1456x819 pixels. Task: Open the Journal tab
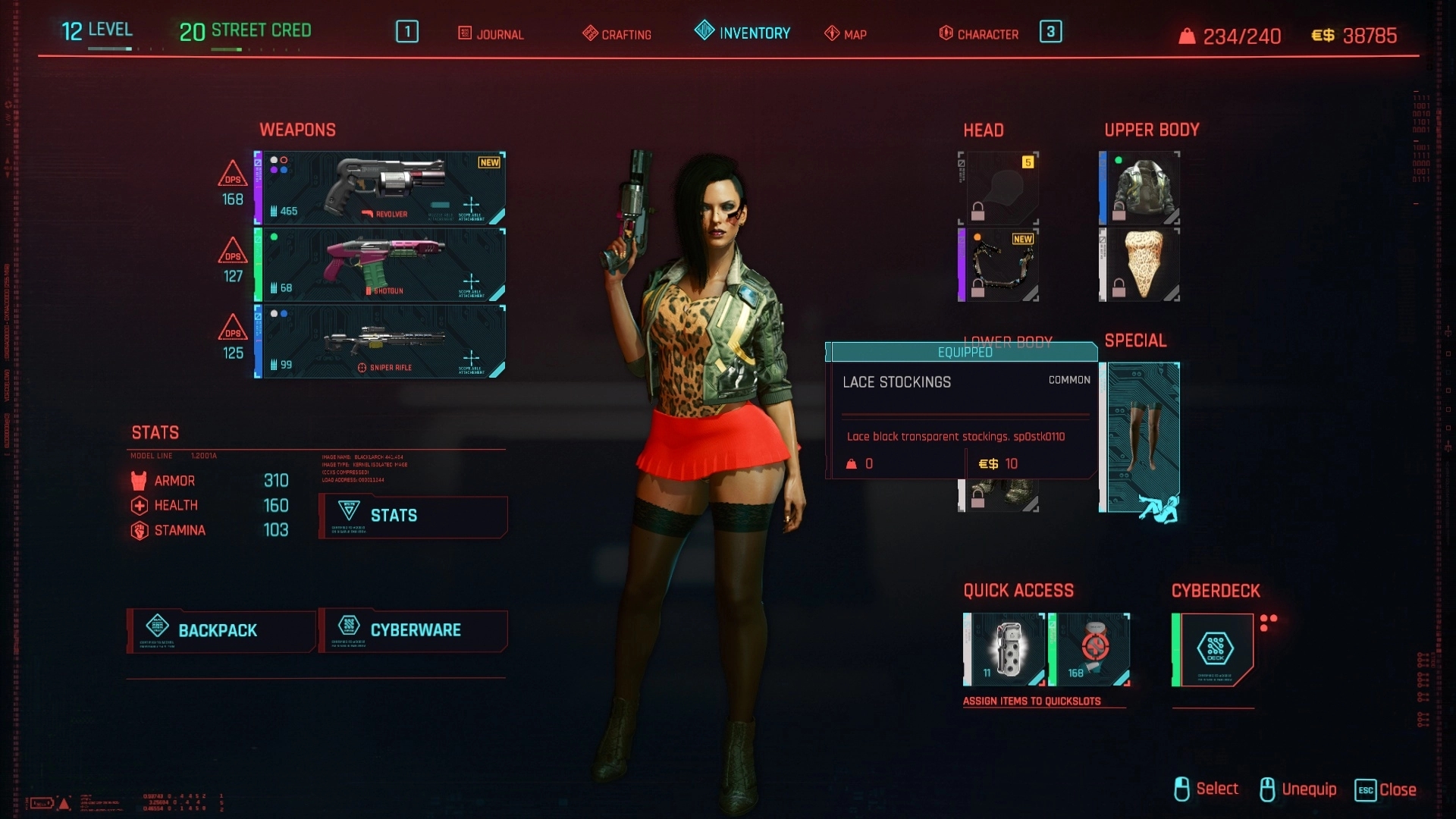click(491, 34)
